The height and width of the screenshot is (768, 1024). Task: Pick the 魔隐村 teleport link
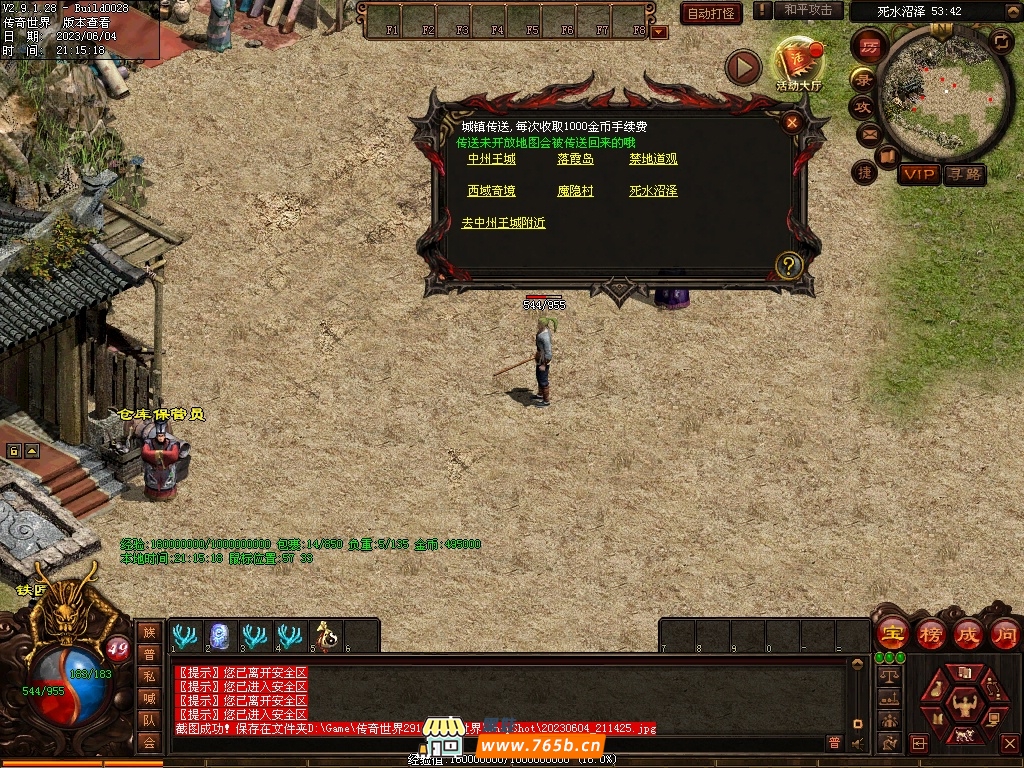[x=575, y=191]
